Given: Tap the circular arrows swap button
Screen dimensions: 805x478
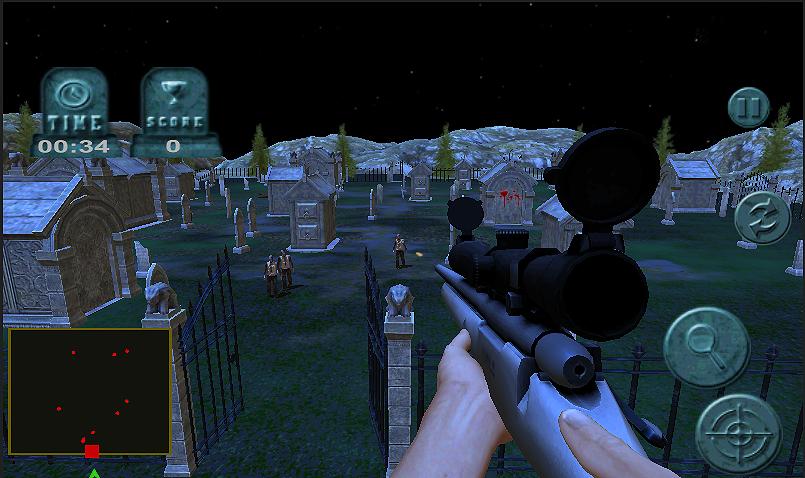Looking at the screenshot, I should coord(762,219).
